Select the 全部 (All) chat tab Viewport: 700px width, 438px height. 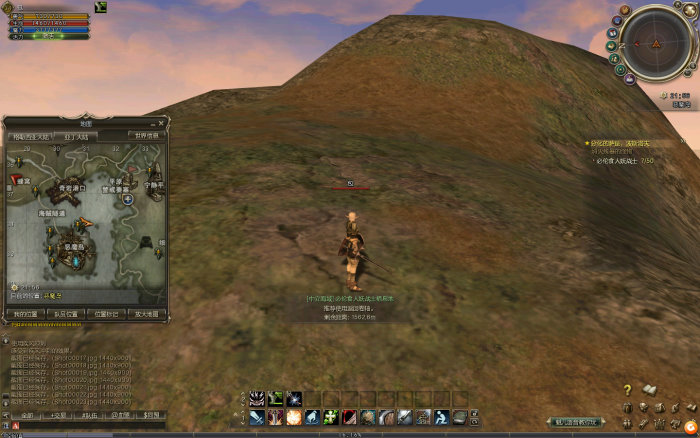(x=28, y=414)
